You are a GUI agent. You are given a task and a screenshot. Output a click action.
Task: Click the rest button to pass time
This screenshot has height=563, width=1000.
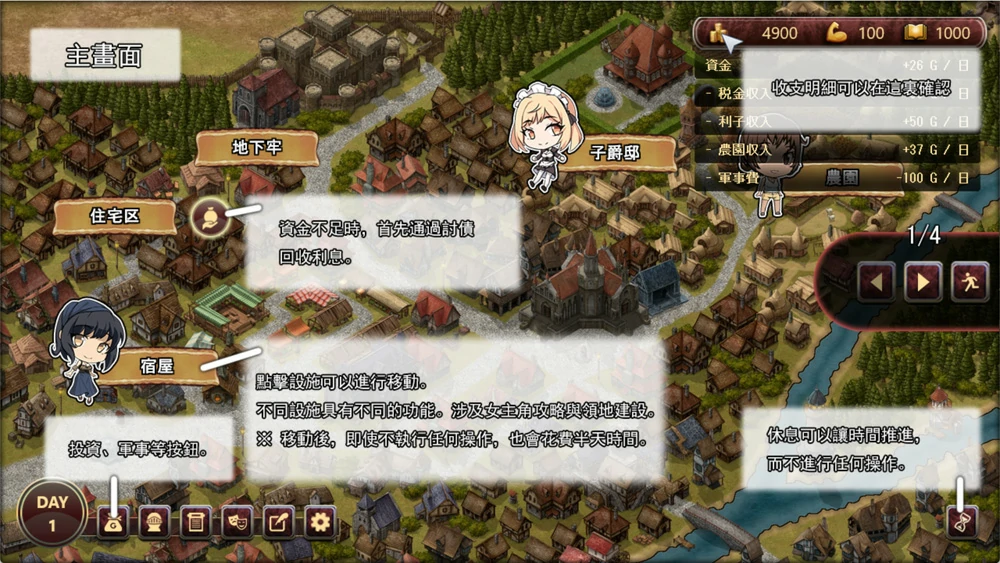962,521
